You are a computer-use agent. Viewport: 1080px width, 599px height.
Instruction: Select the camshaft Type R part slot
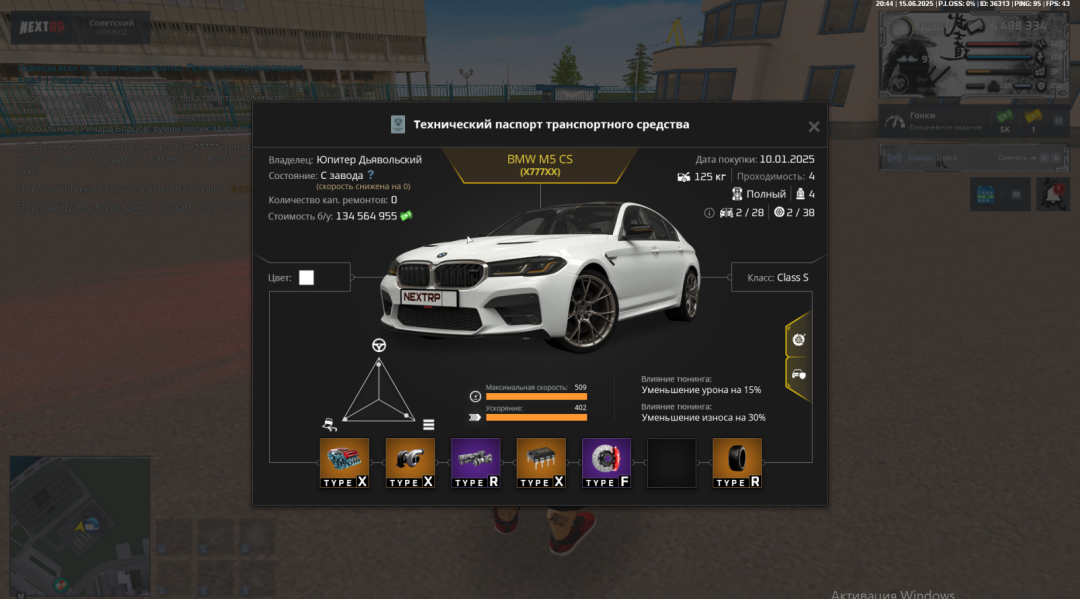[475, 463]
